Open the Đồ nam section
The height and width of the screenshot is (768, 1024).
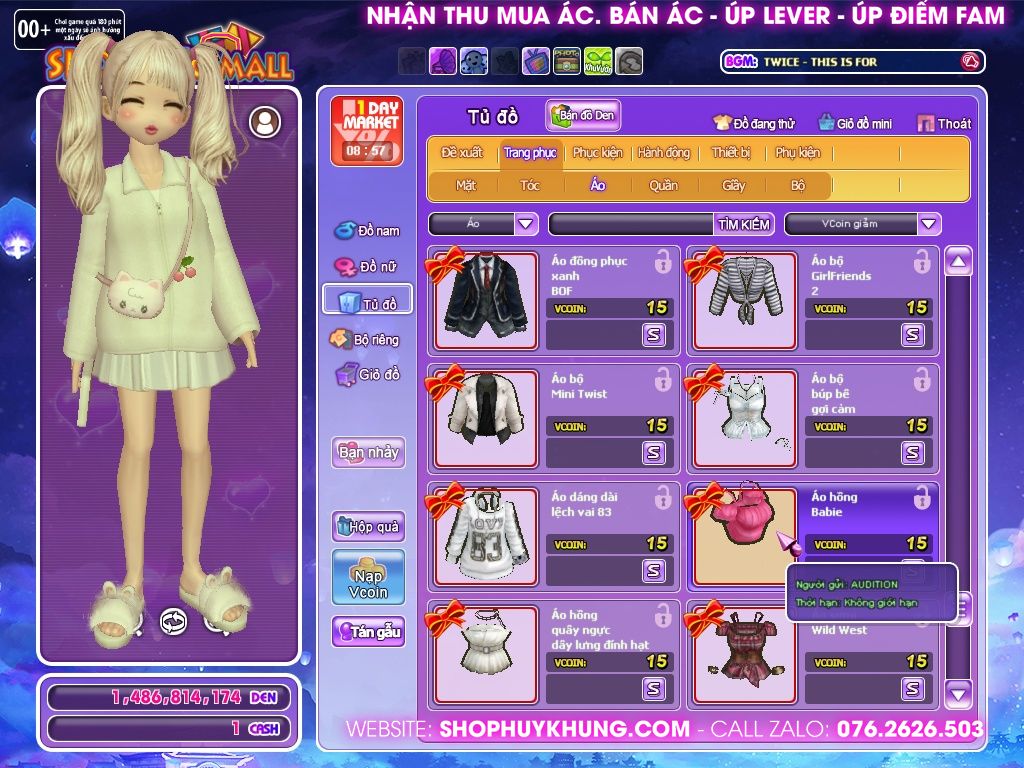(x=367, y=231)
